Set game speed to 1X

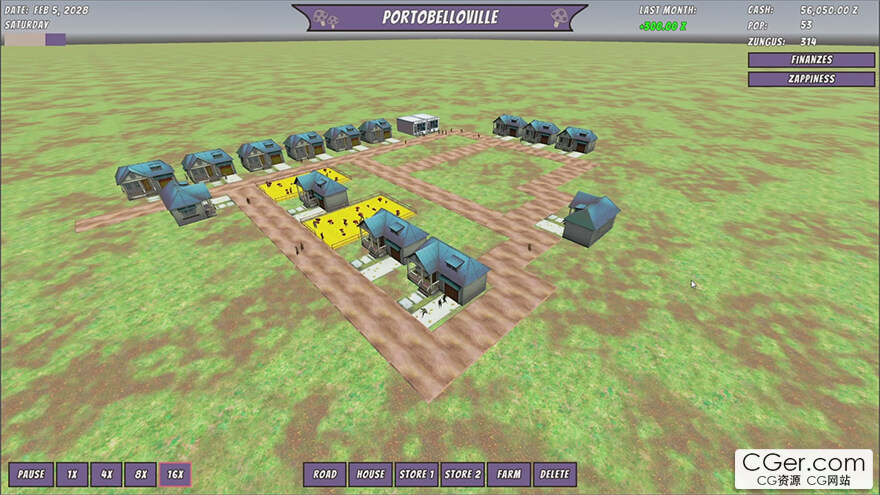(72, 474)
